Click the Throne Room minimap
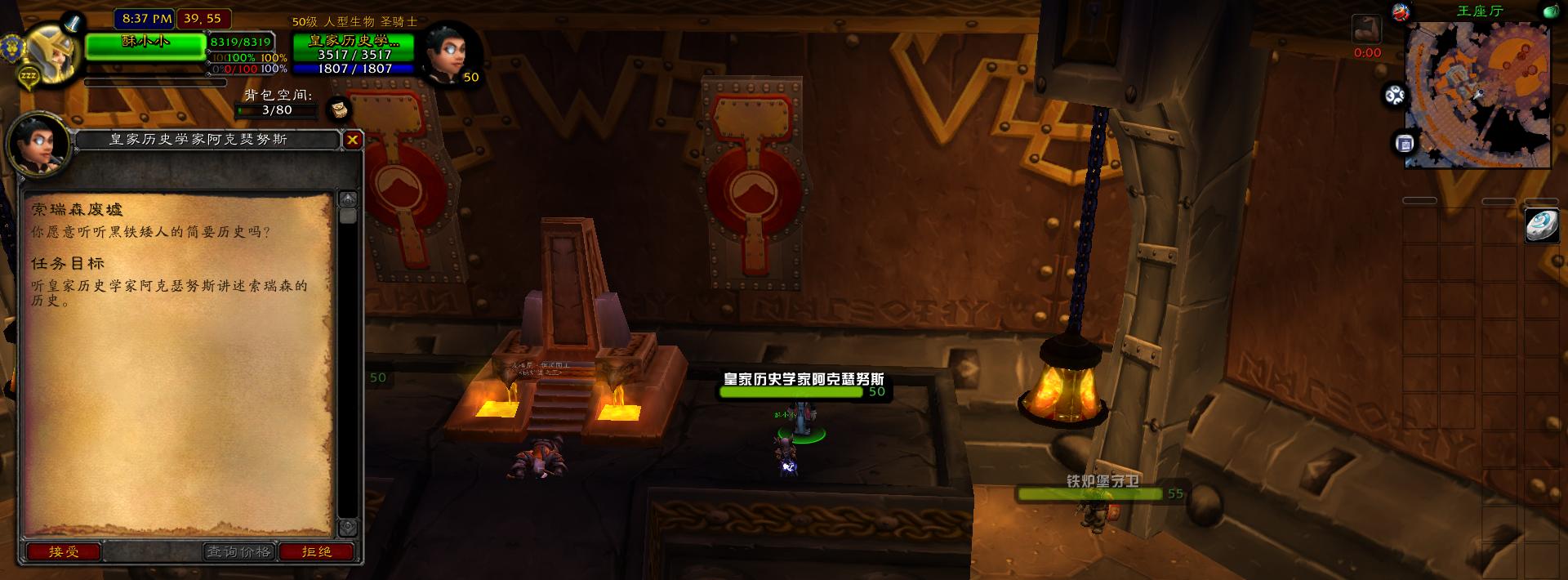 pos(1477,94)
